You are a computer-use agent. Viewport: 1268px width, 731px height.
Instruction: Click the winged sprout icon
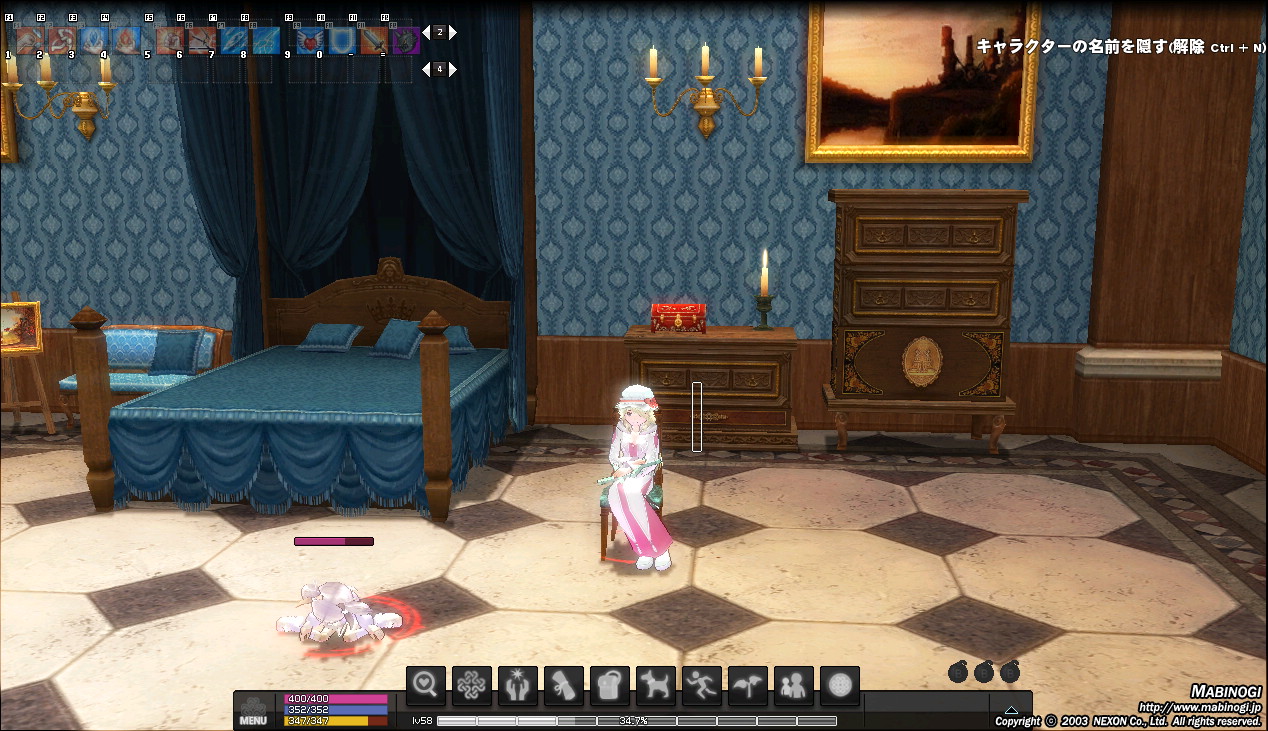coord(748,686)
